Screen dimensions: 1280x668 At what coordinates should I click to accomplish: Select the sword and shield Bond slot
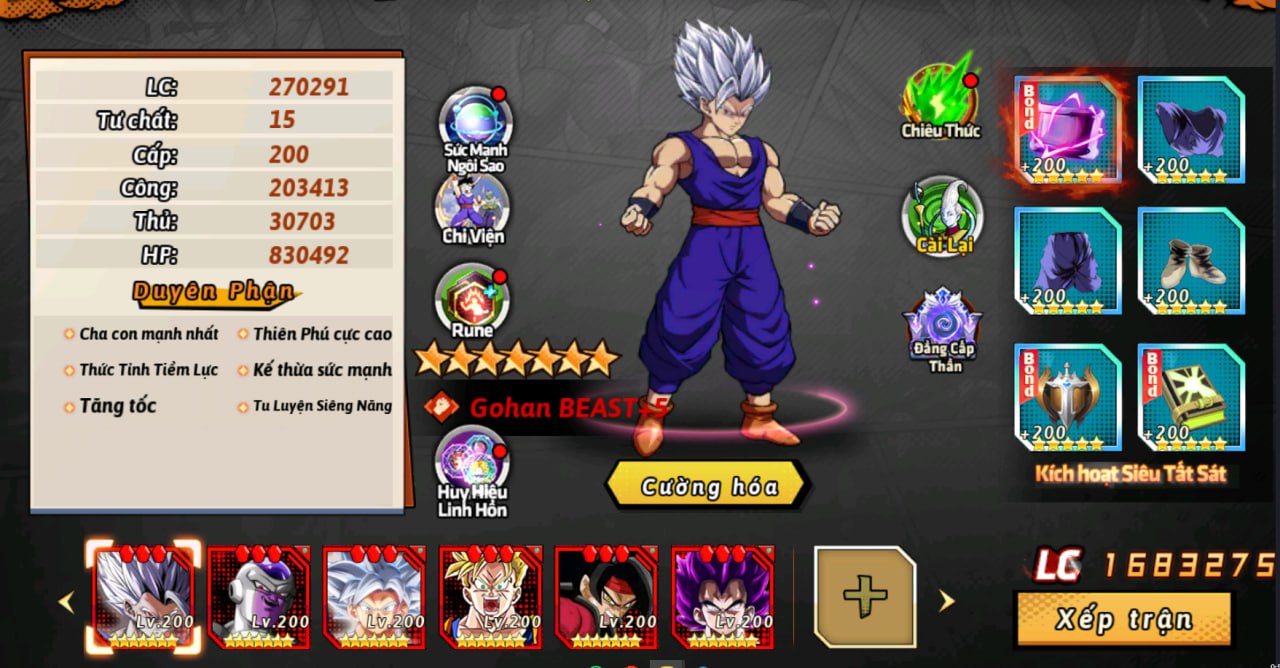[x=1068, y=397]
